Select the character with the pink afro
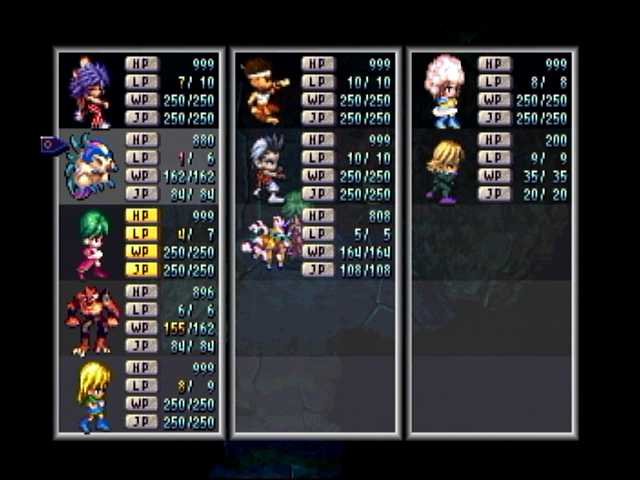Viewport: 640px width, 480px height. (x=444, y=90)
